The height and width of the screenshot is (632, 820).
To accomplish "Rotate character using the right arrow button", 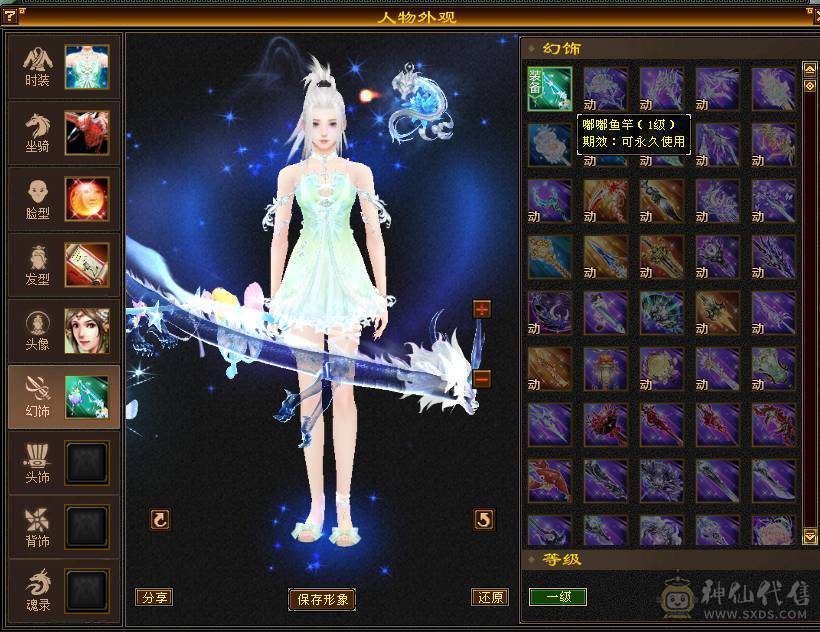I will click(x=484, y=519).
